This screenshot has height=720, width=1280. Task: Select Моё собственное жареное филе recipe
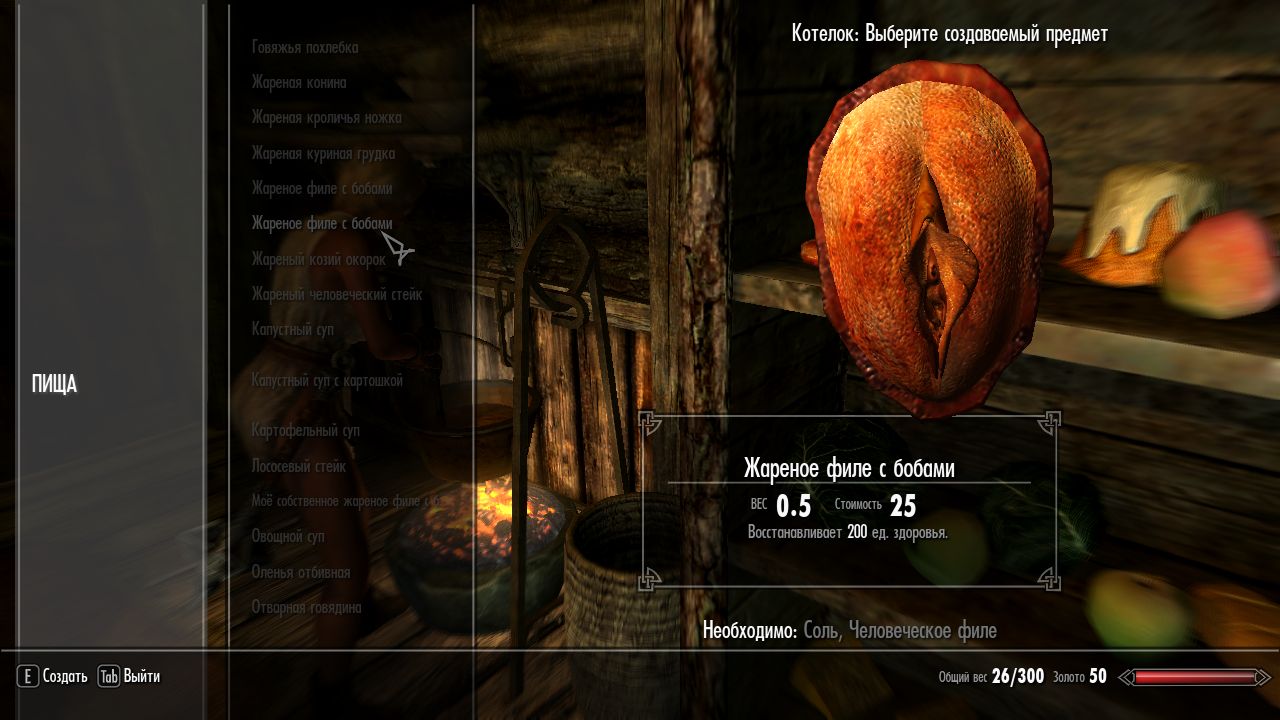click(x=345, y=501)
